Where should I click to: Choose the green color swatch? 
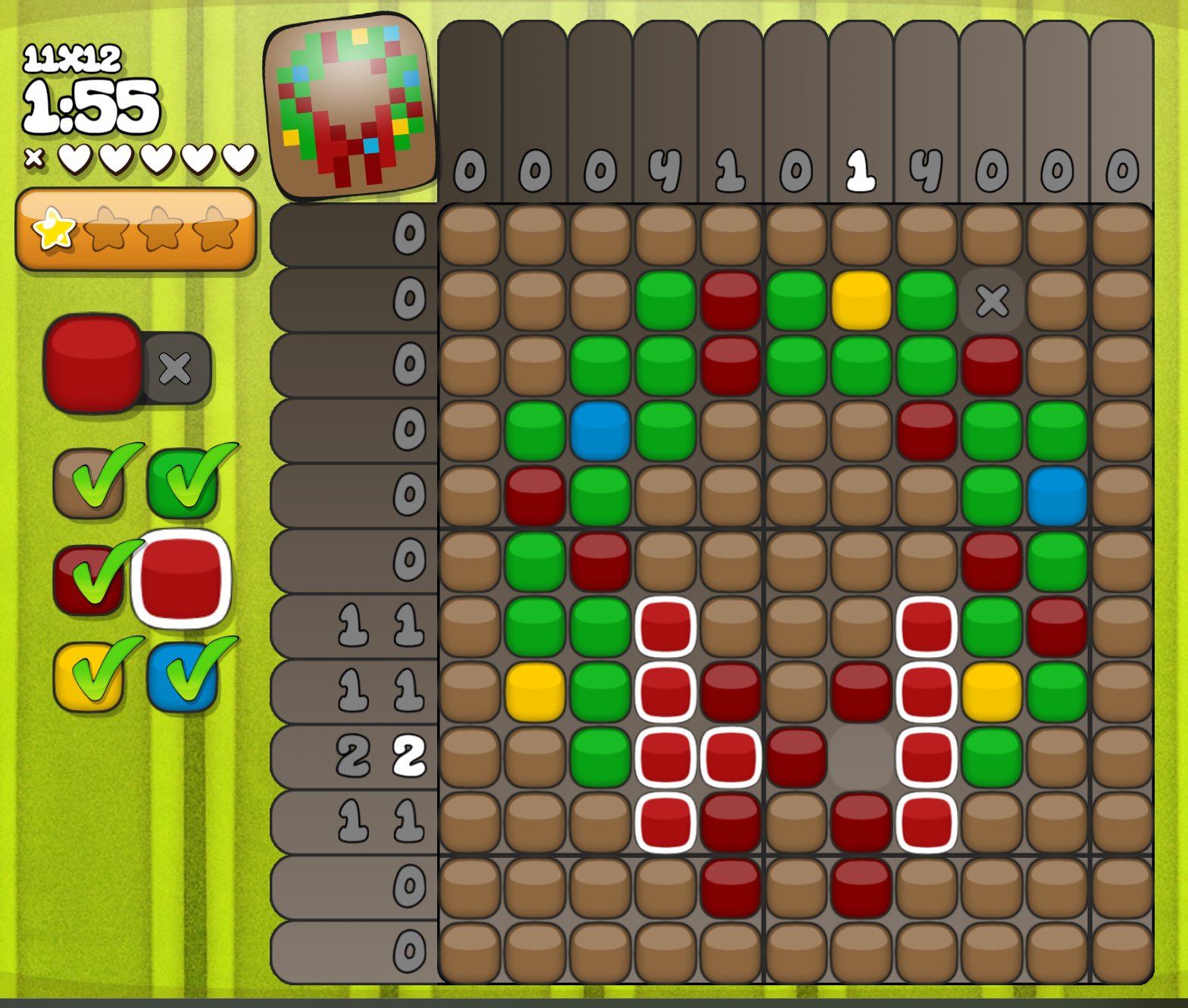[x=183, y=484]
